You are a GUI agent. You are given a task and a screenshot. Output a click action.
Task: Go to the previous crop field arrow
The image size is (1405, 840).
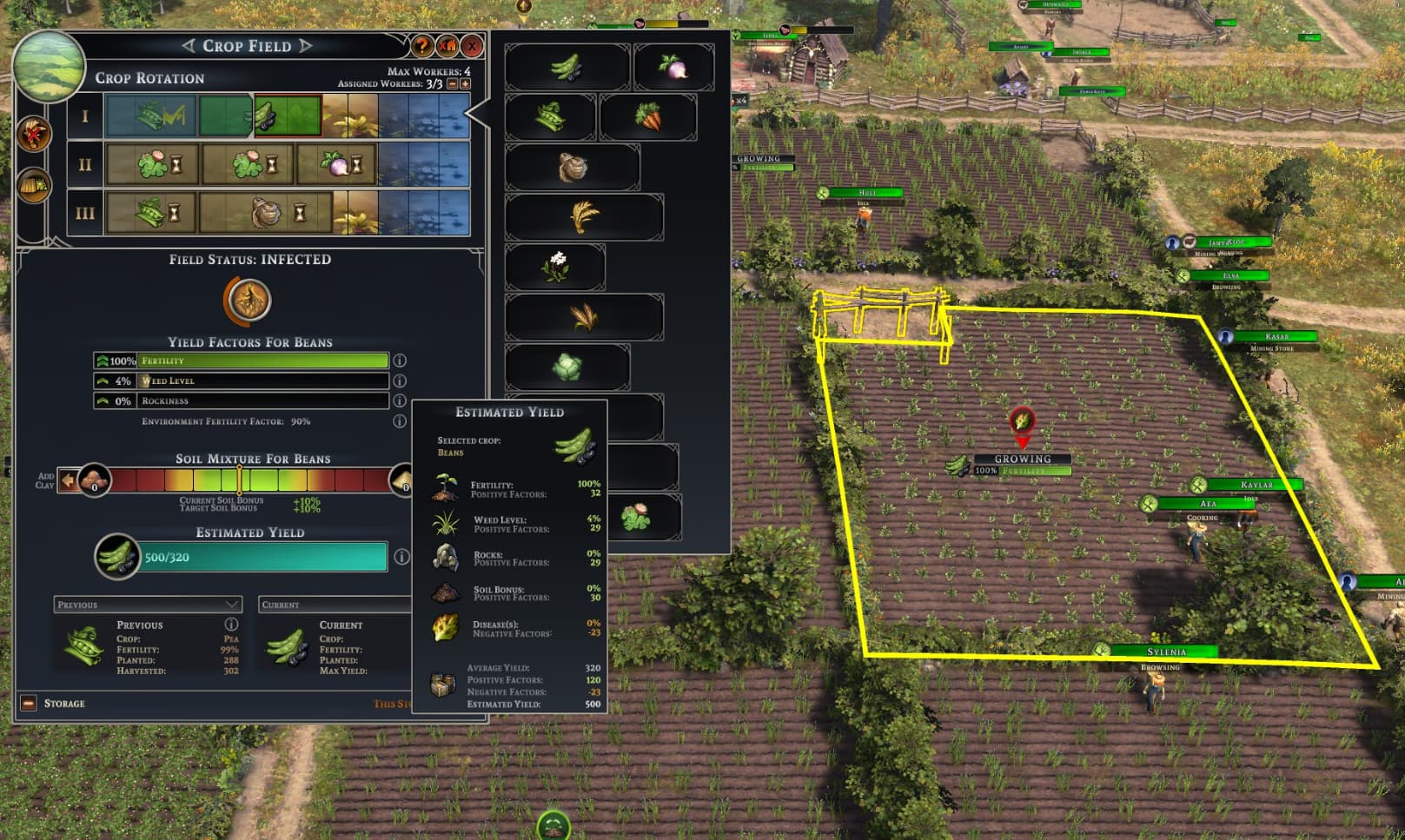(189, 46)
